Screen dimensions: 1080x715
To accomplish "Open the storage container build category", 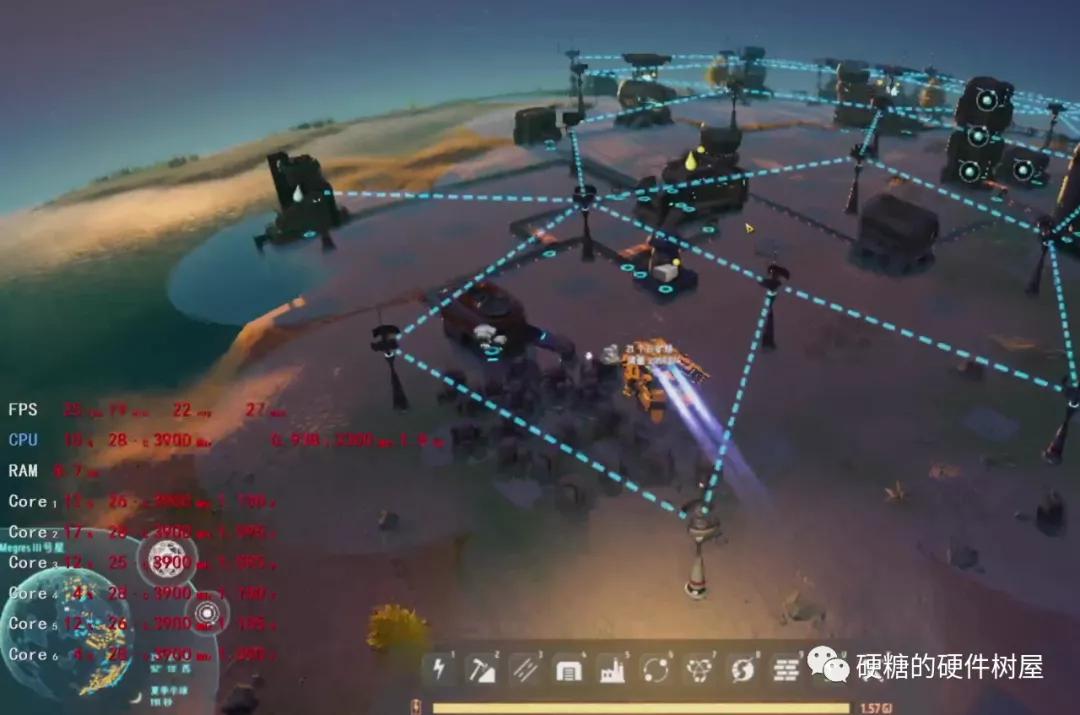I will (569, 668).
